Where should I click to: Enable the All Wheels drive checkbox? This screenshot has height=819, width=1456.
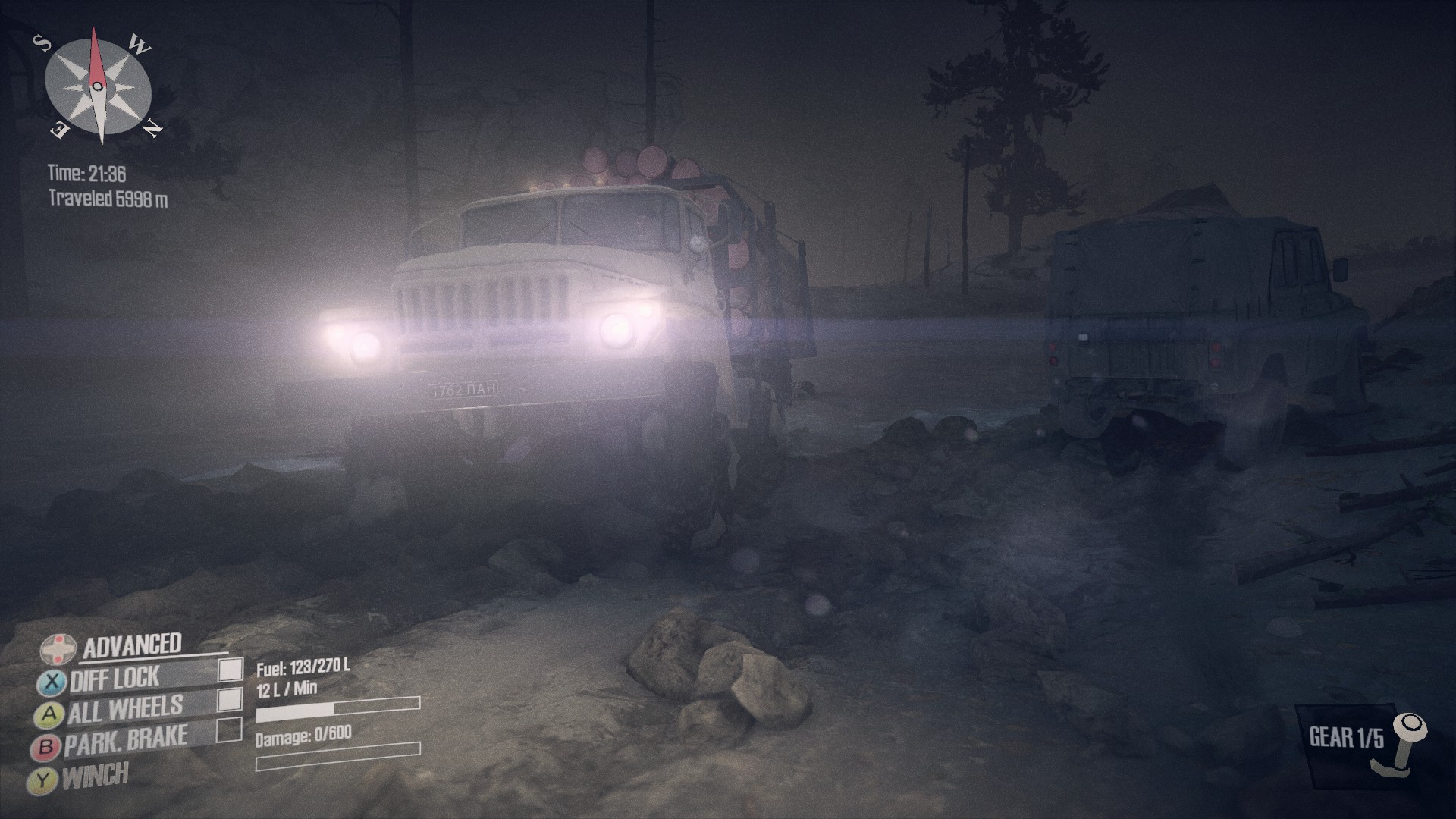coord(230,699)
